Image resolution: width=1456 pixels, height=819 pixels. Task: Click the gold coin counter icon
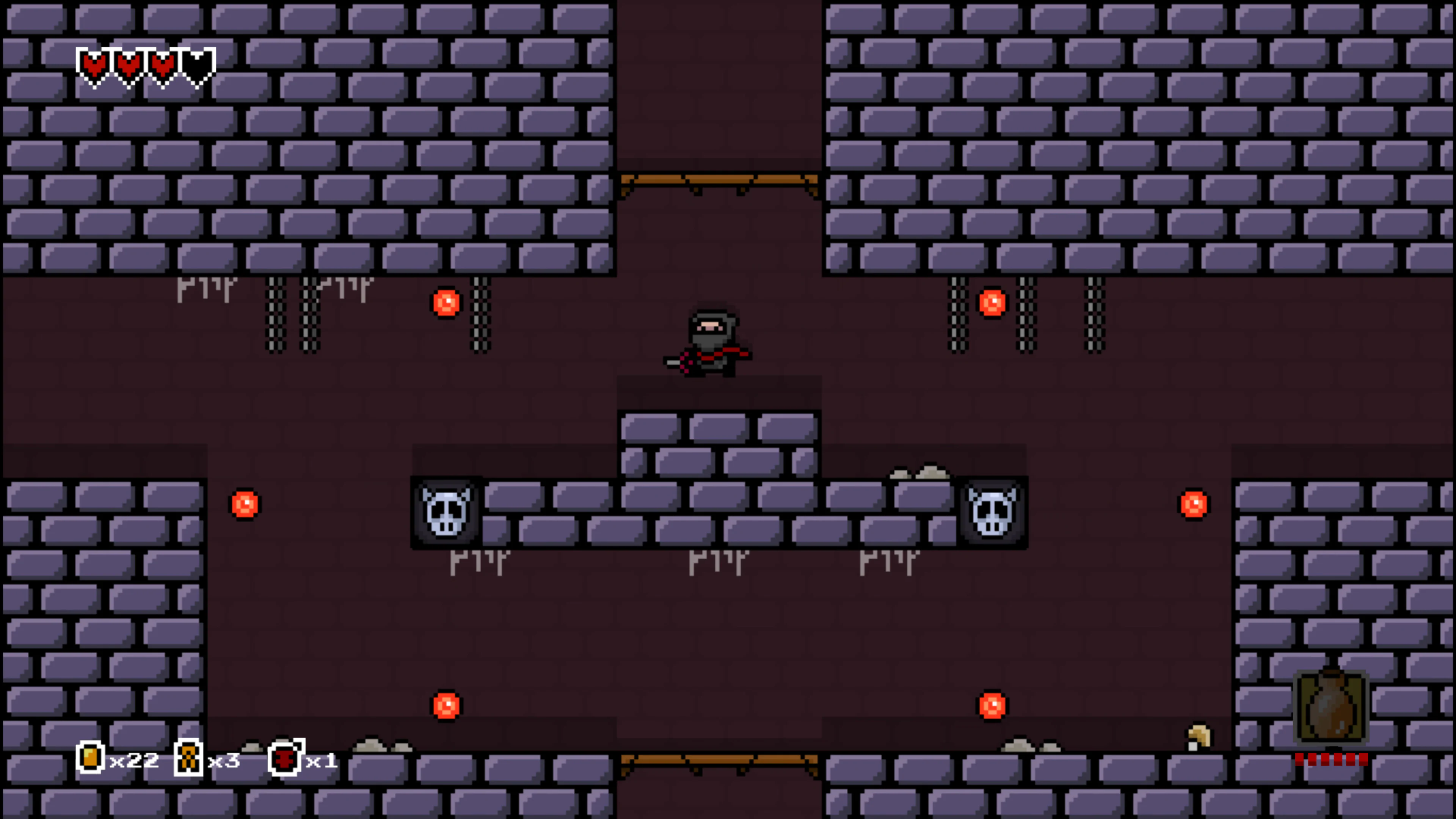tap(91, 758)
